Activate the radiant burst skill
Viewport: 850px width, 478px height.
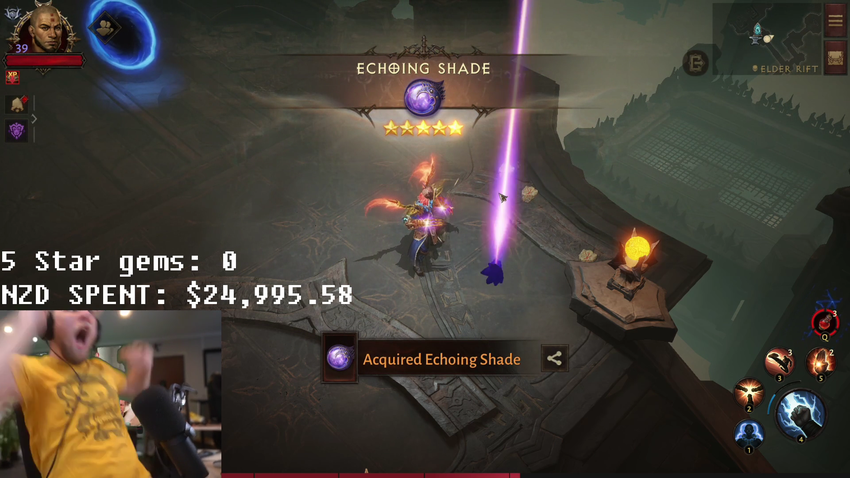tap(747, 393)
